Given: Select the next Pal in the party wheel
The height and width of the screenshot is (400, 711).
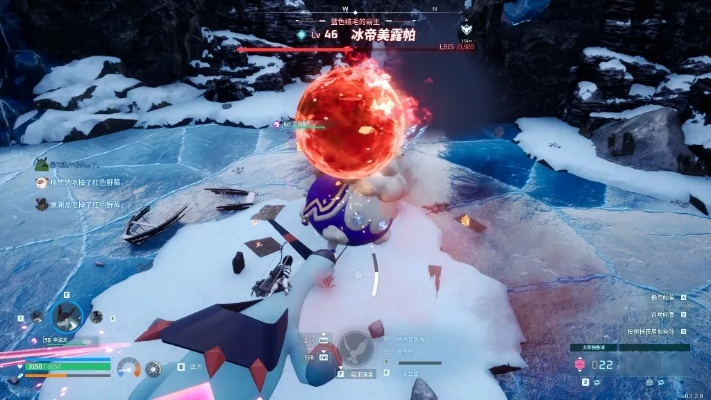Looking at the screenshot, I should click(x=98, y=318).
